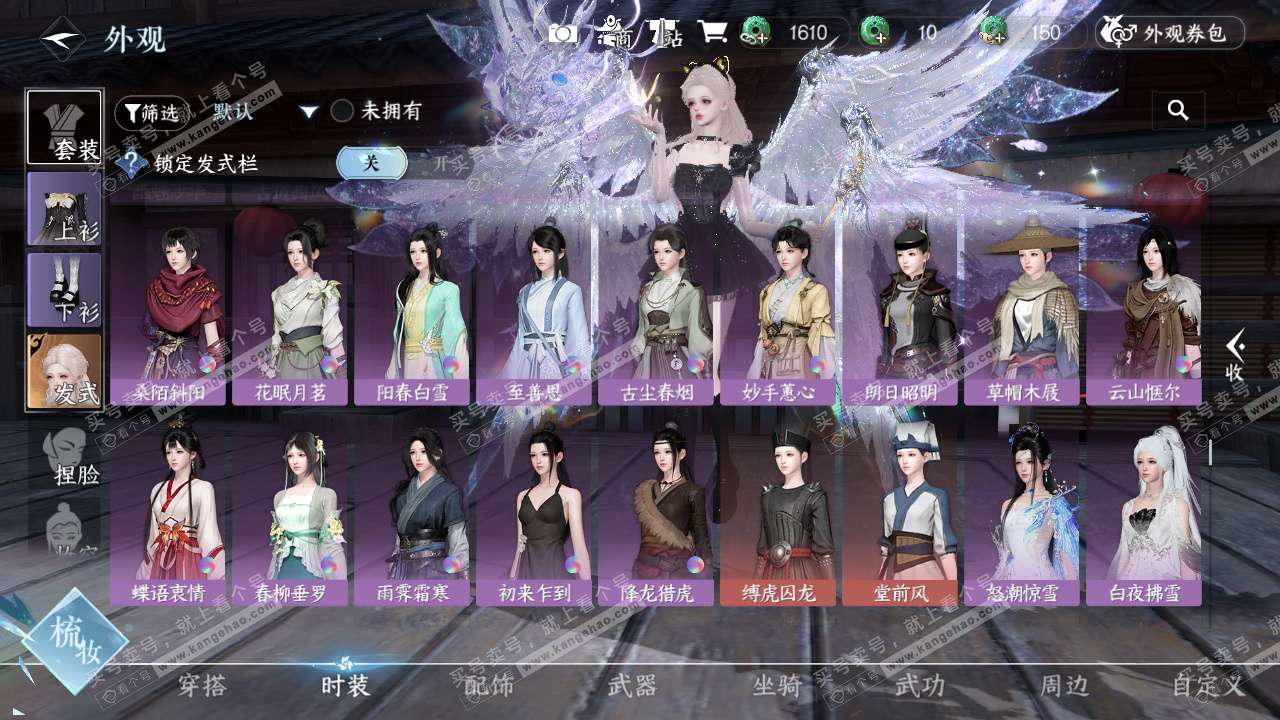The height and width of the screenshot is (720, 1280).
Task: Expand the 默认 sort dropdown
Action: pos(309,112)
